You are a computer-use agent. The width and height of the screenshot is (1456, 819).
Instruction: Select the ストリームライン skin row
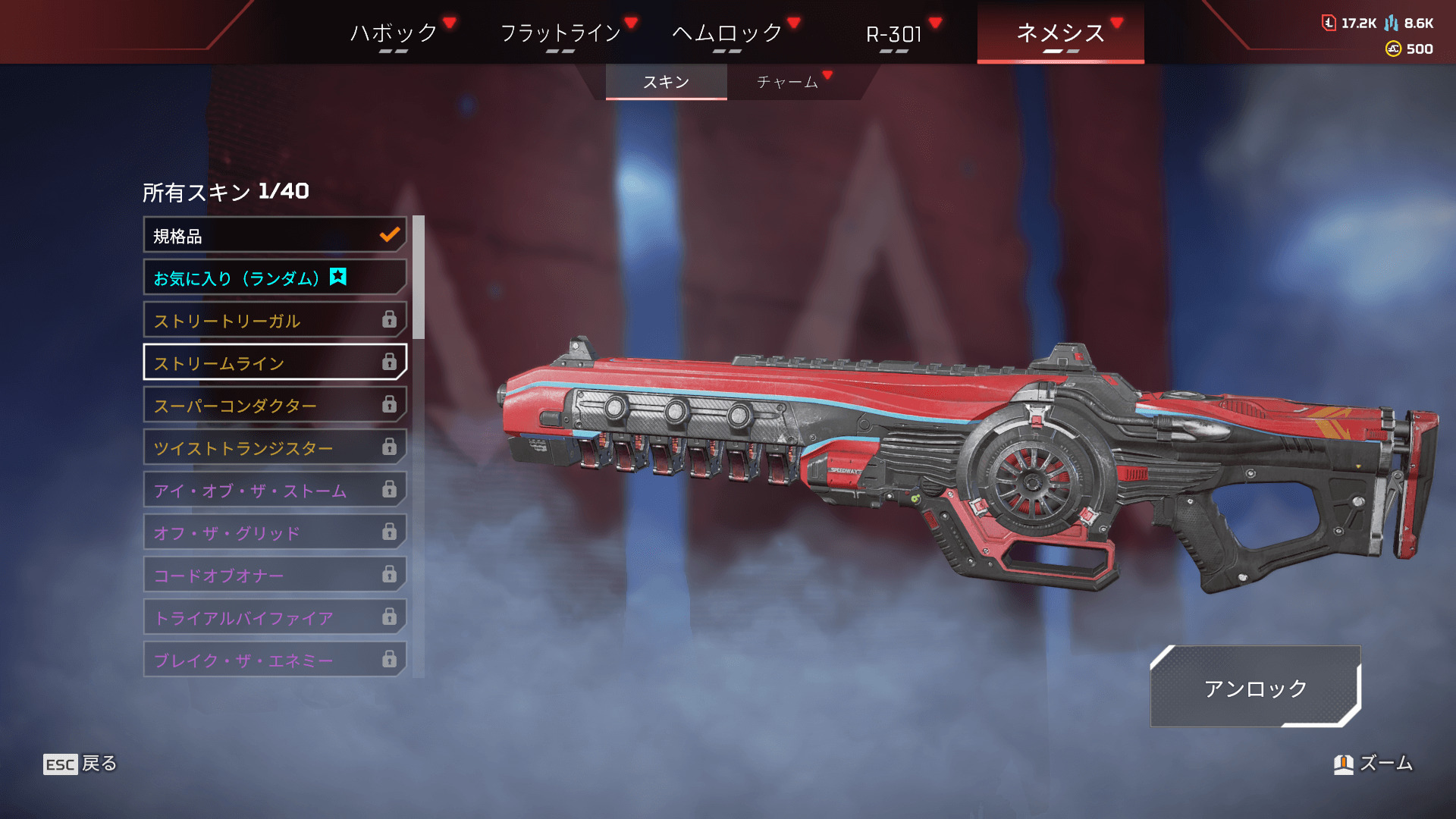click(275, 363)
